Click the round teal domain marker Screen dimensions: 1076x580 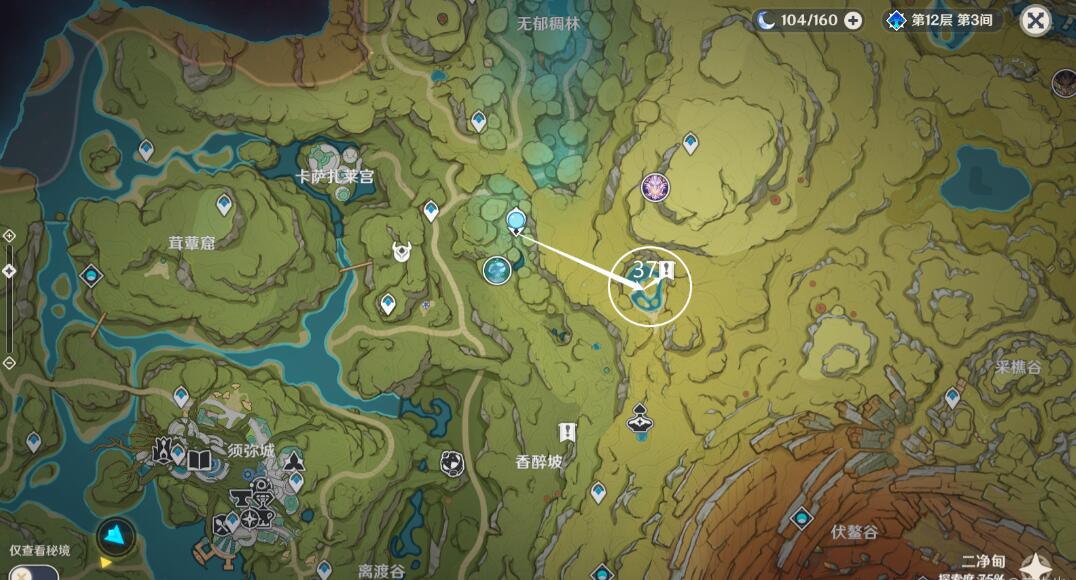497,269
